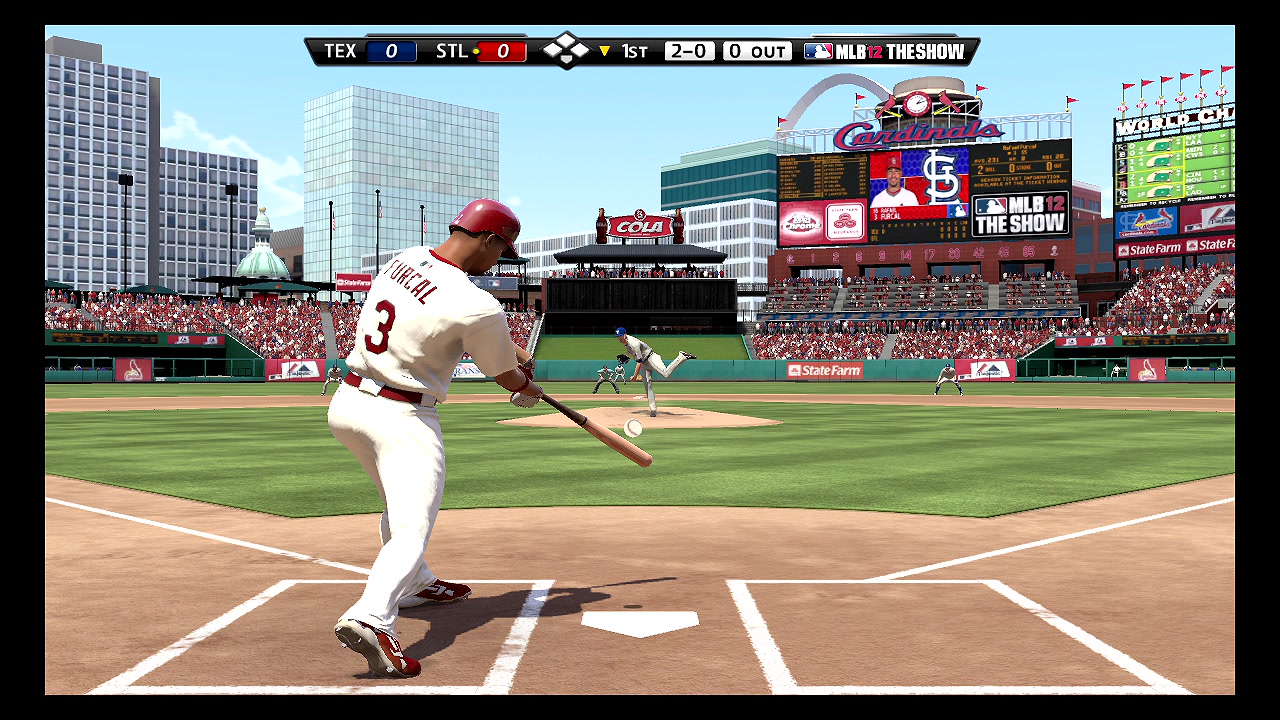Select the STL team label in scorebar
The height and width of the screenshot is (720, 1280).
(x=452, y=51)
